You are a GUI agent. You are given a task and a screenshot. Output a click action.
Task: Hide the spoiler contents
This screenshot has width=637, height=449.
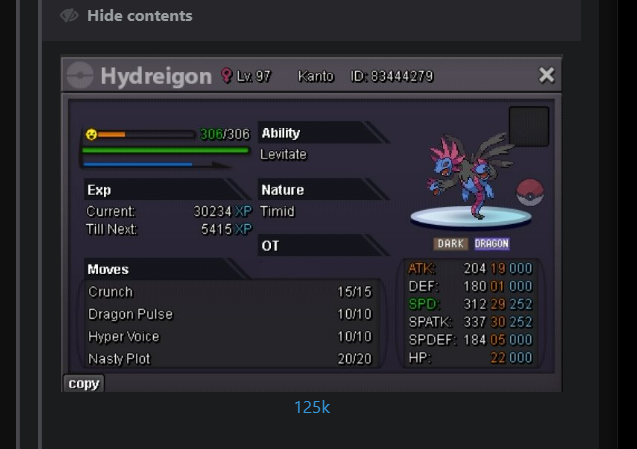(x=126, y=16)
